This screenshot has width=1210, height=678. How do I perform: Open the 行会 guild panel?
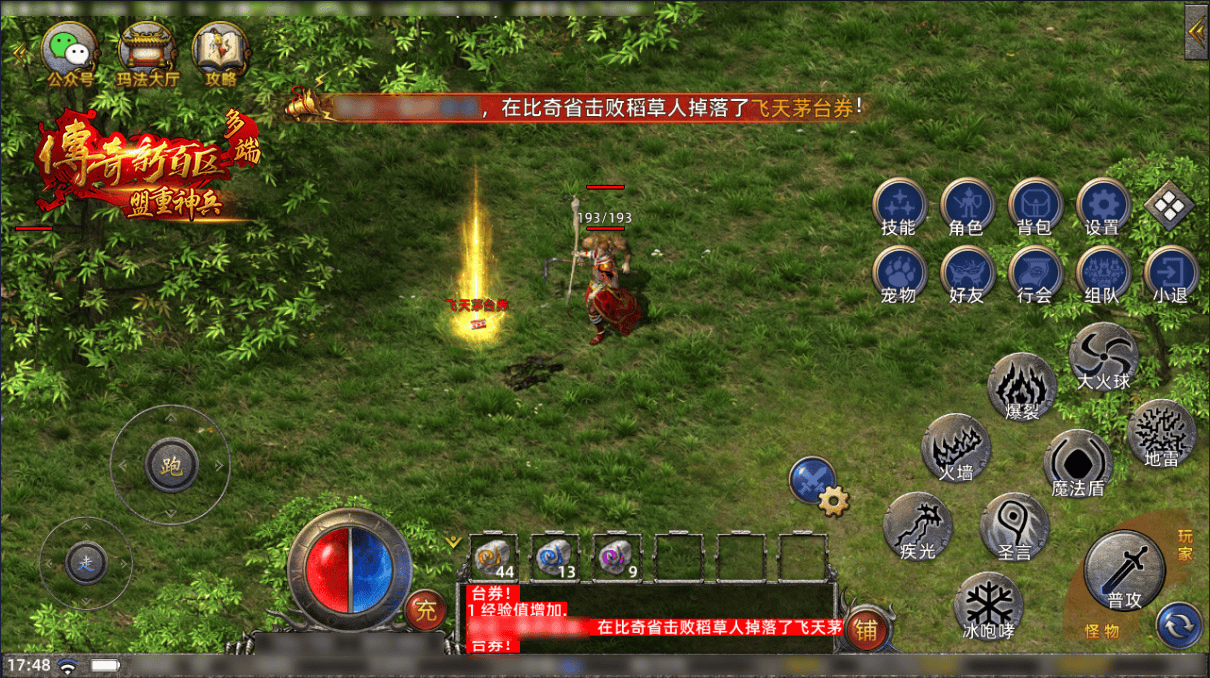click(x=1034, y=273)
